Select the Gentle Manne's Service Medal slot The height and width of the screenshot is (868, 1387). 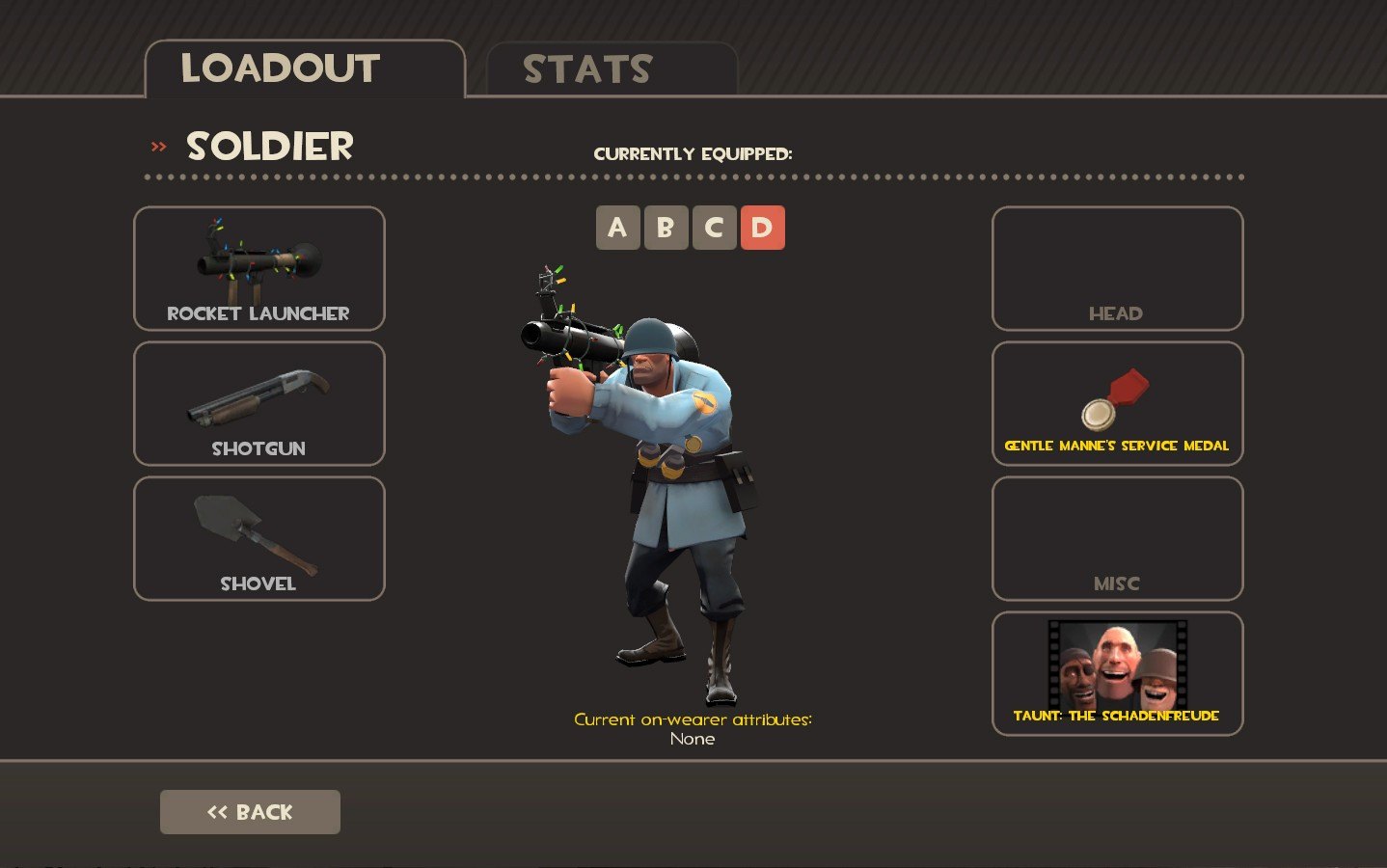pos(1117,404)
